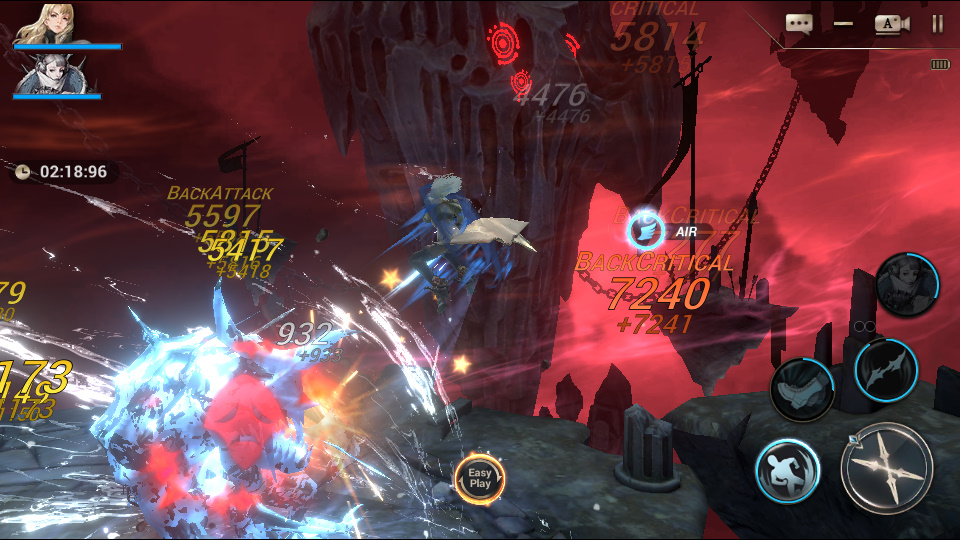Tap the character portrait skill button
The height and width of the screenshot is (540, 960).
click(x=907, y=284)
